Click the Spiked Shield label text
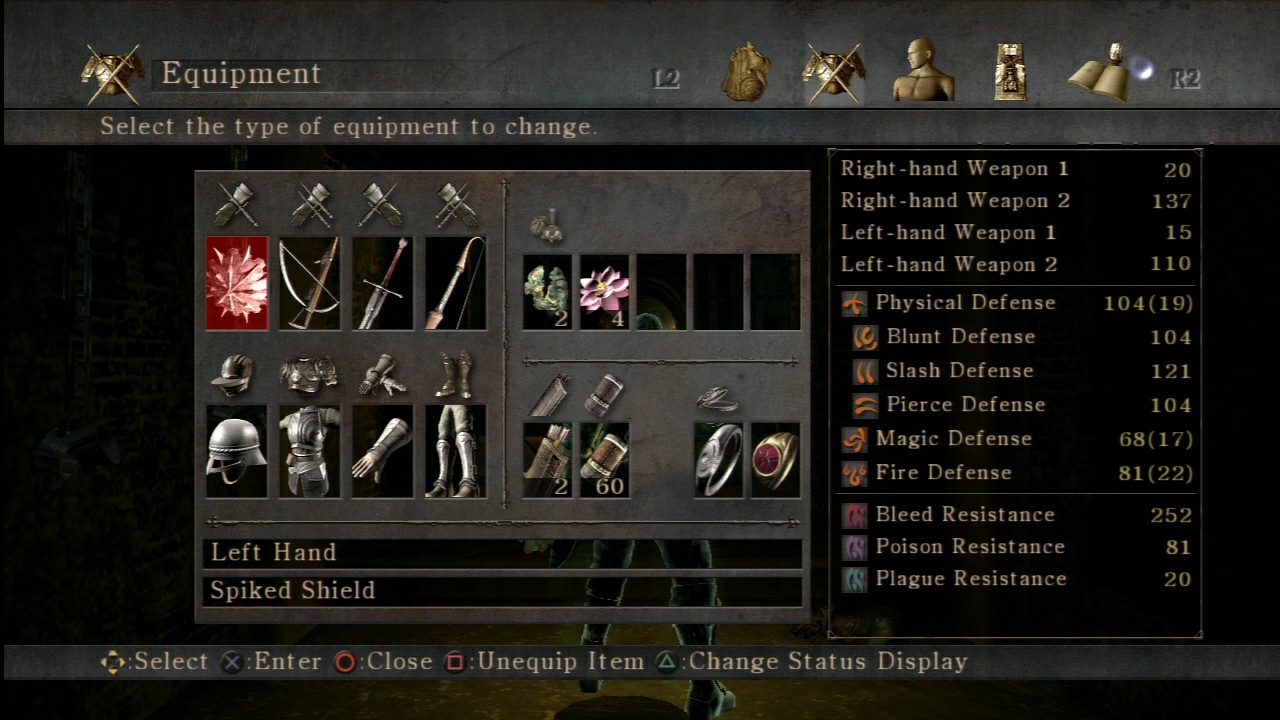 (290, 590)
